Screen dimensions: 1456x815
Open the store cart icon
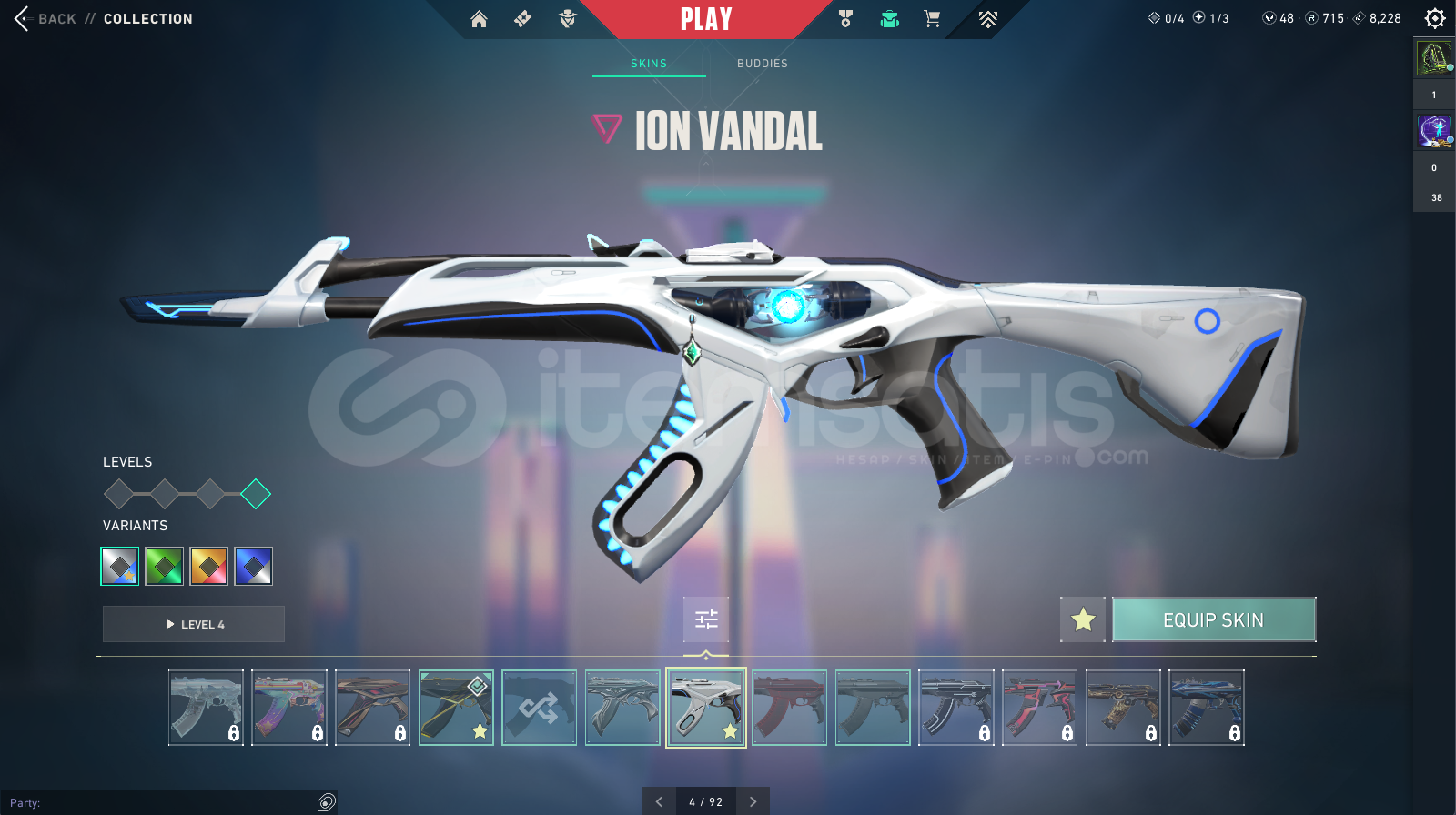coord(932,19)
